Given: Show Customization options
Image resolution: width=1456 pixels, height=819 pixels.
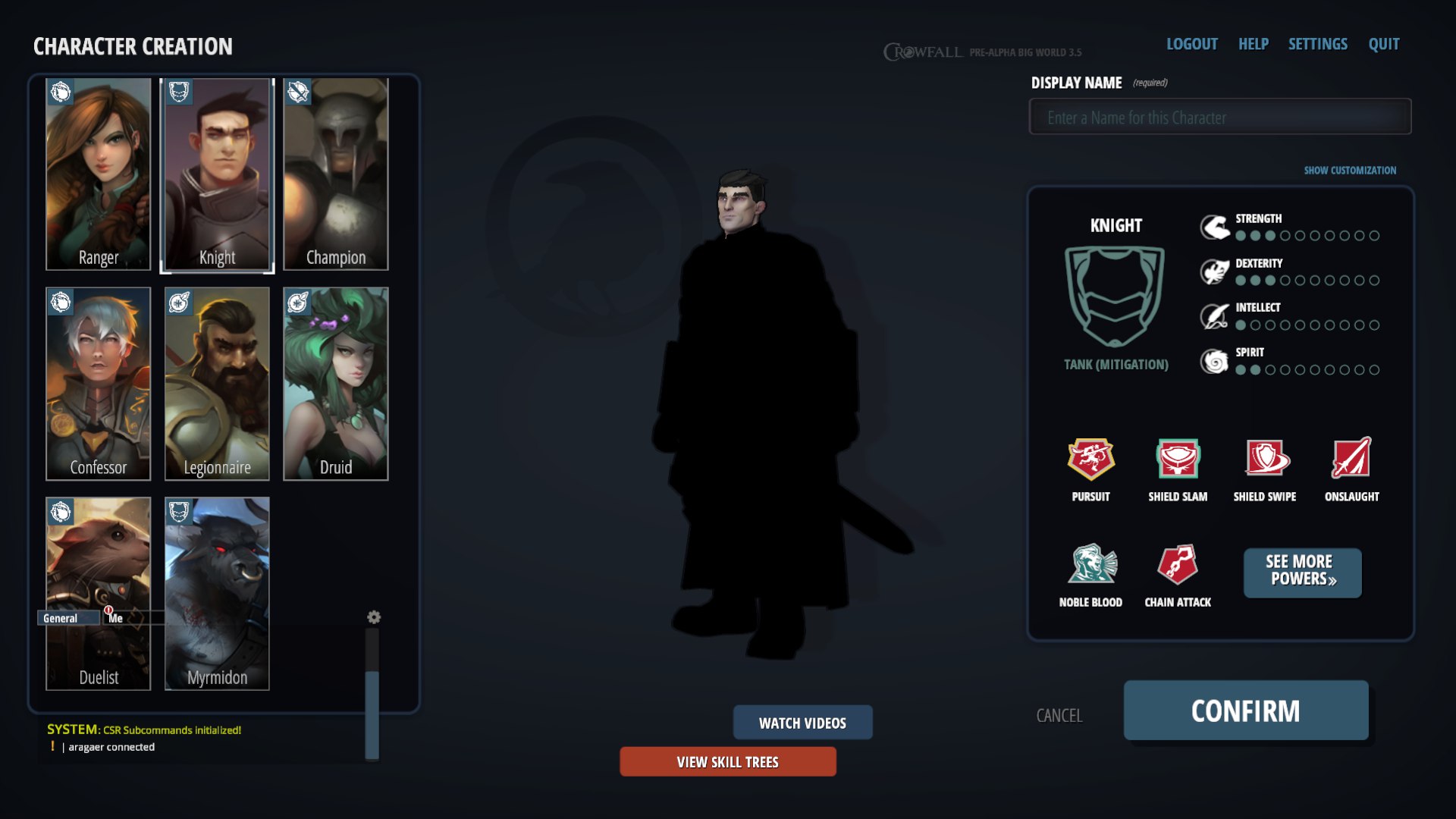Looking at the screenshot, I should point(1350,171).
